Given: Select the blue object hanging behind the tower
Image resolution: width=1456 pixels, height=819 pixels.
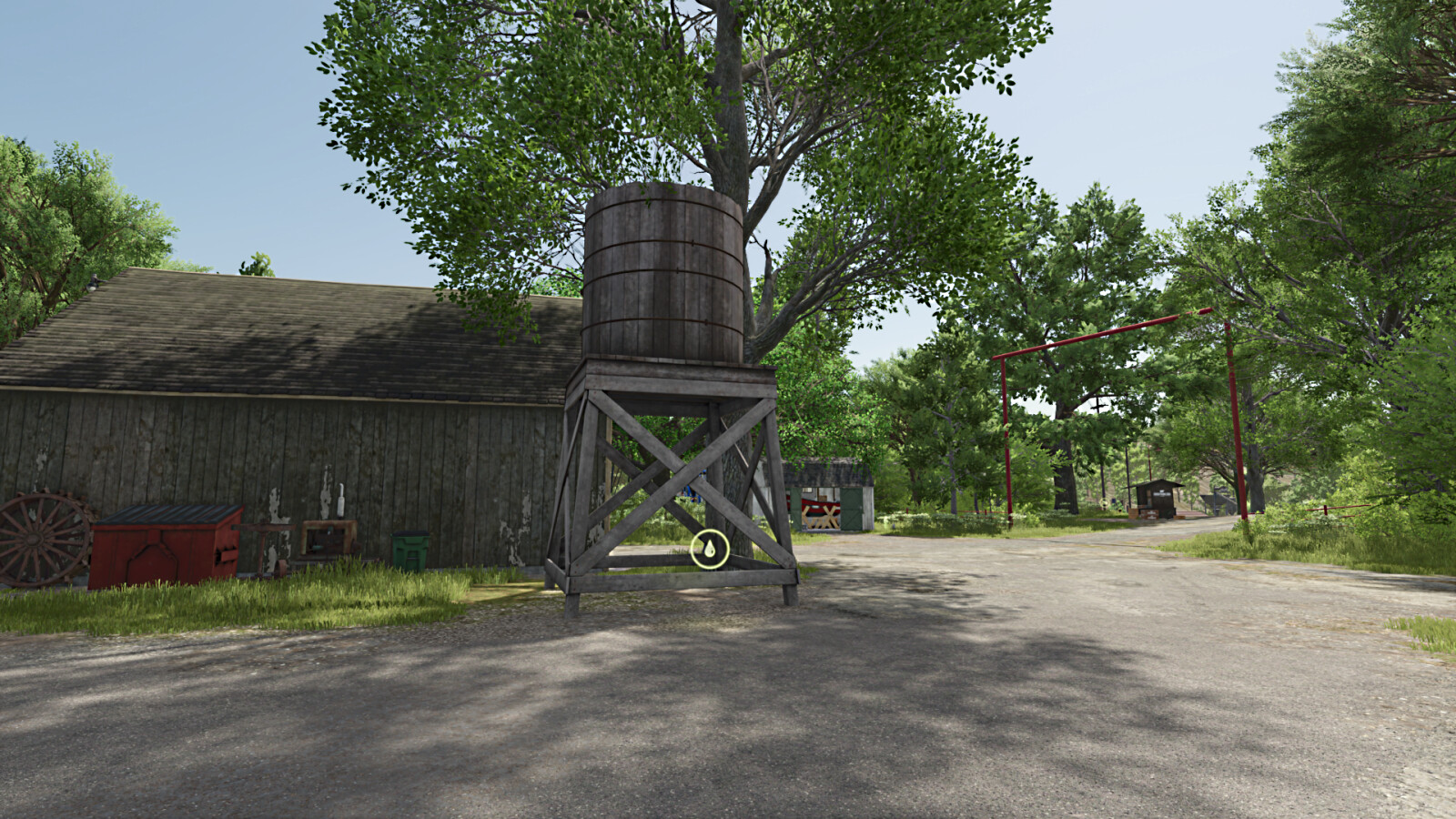Looking at the screenshot, I should (691, 493).
